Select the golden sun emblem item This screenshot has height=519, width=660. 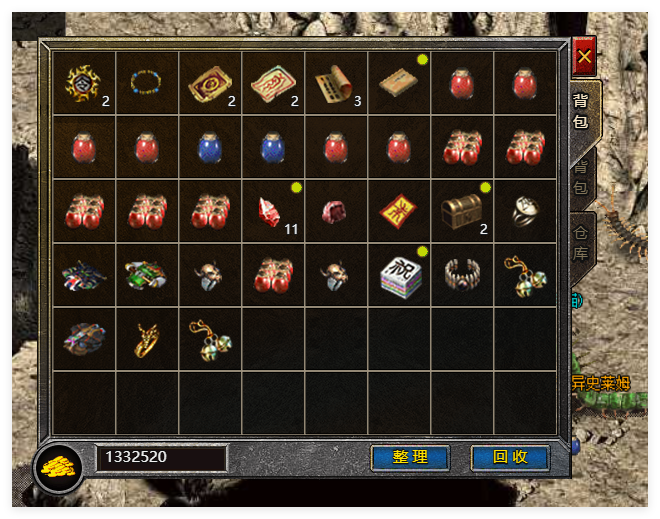[83, 84]
